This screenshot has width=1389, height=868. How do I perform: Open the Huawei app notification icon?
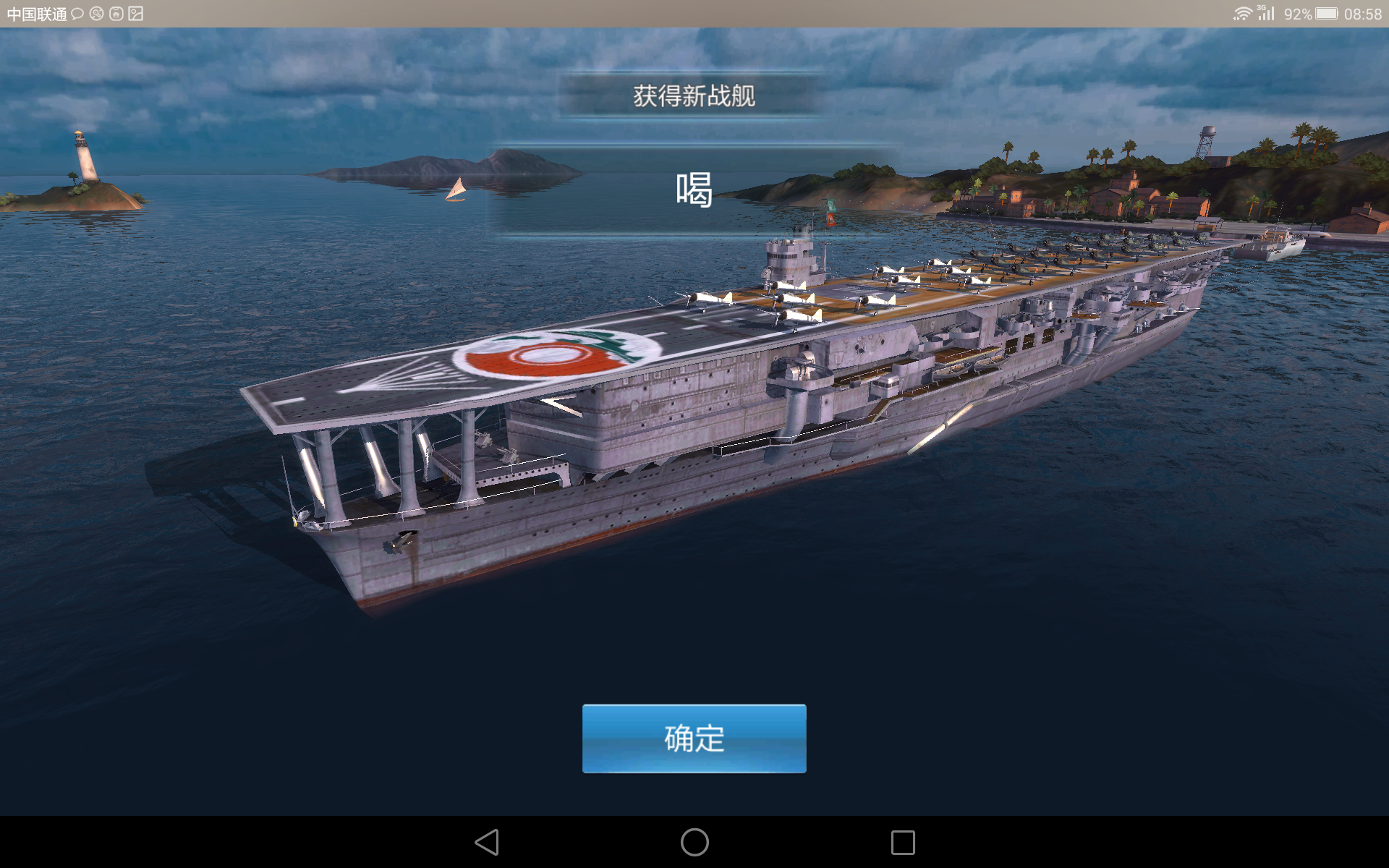coord(116,12)
